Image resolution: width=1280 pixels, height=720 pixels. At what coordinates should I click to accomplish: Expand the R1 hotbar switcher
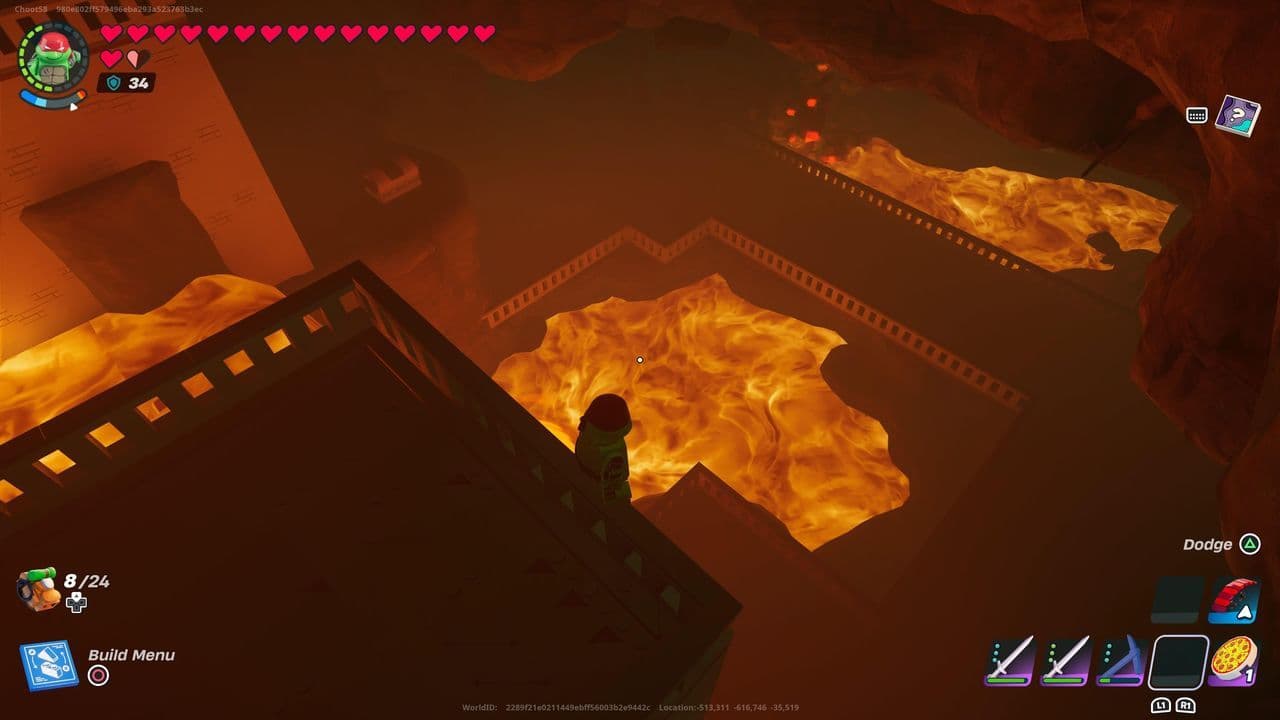click(x=1187, y=705)
